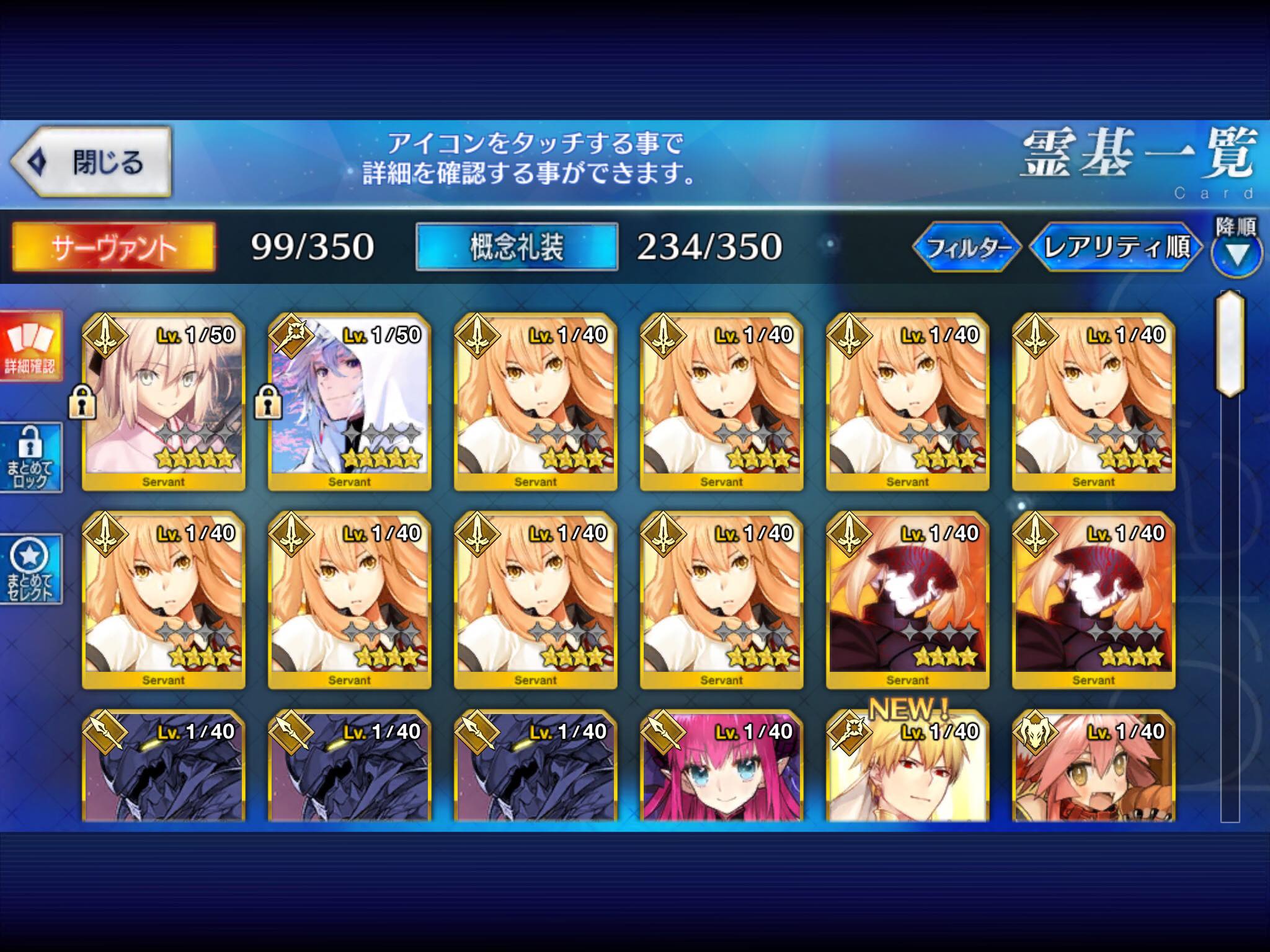This screenshot has width=1270, height=952.
Task: Activate まとめてセレクト bulk select
Action: (30, 569)
